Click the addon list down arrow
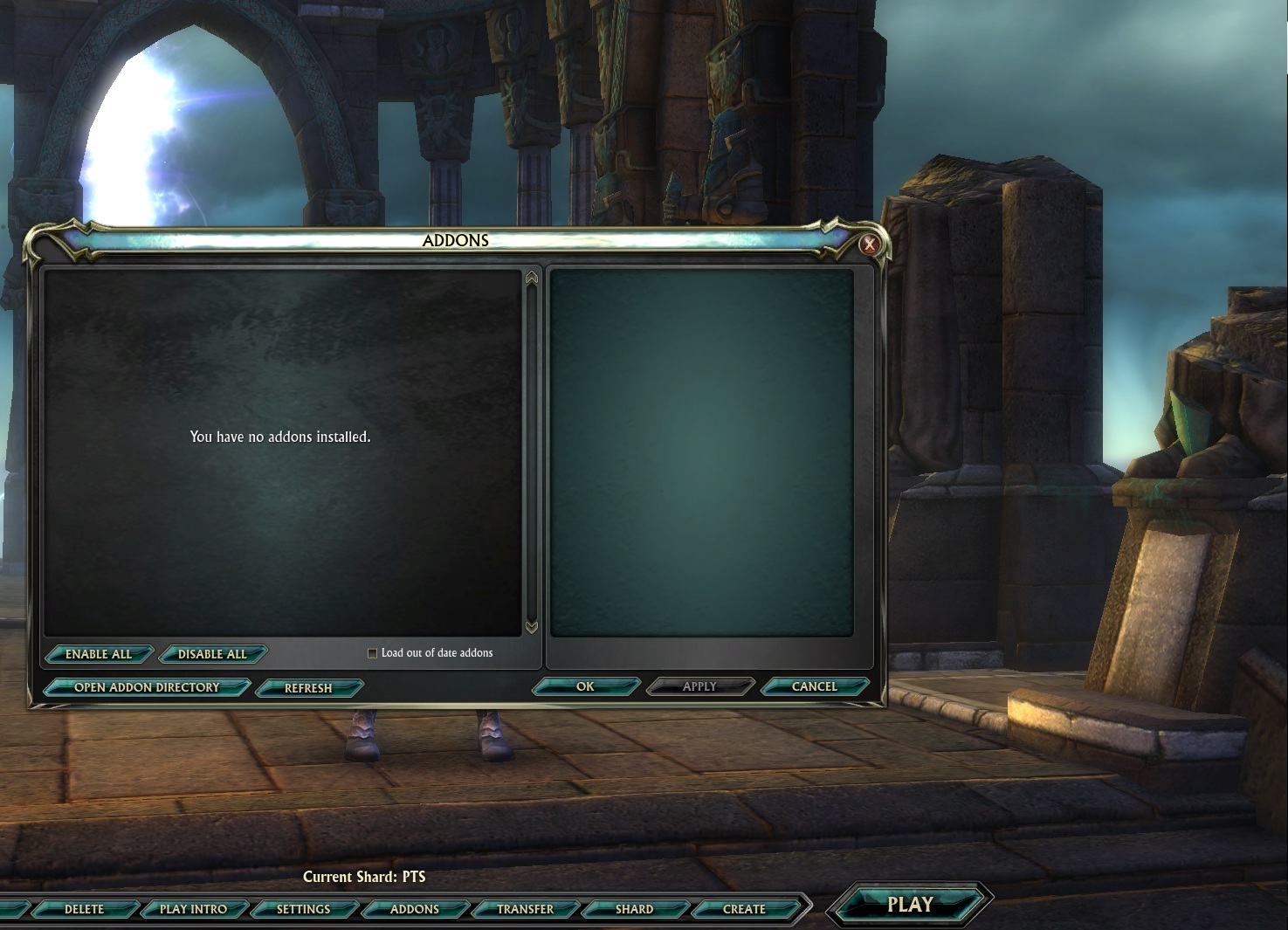This screenshot has width=1288, height=930. click(532, 627)
